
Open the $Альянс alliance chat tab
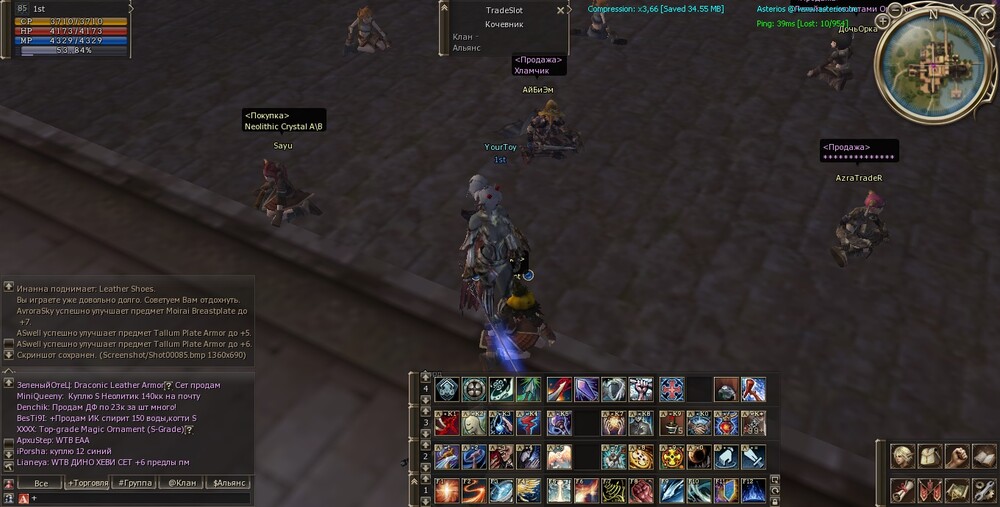(227, 483)
